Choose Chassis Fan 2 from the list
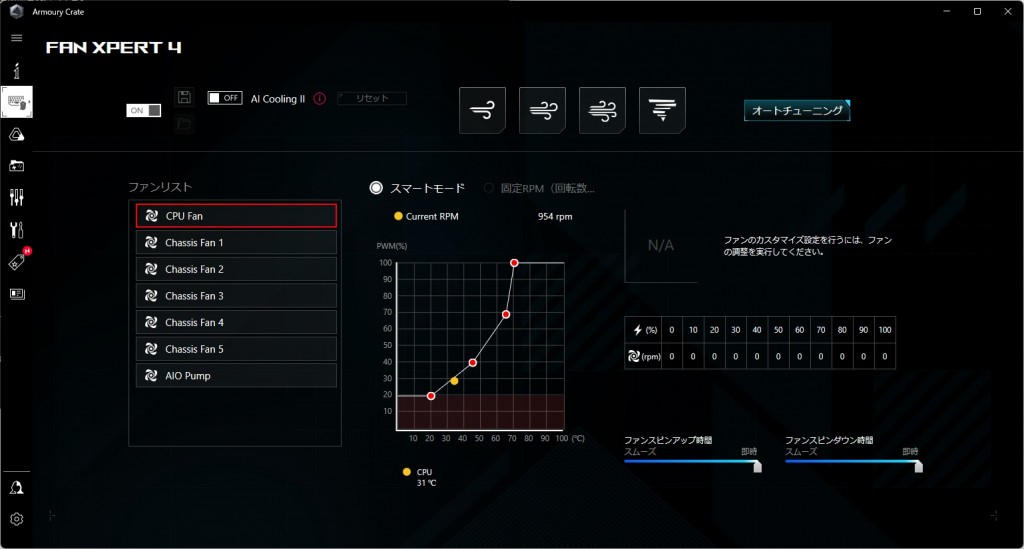The width and height of the screenshot is (1024, 549). point(236,269)
